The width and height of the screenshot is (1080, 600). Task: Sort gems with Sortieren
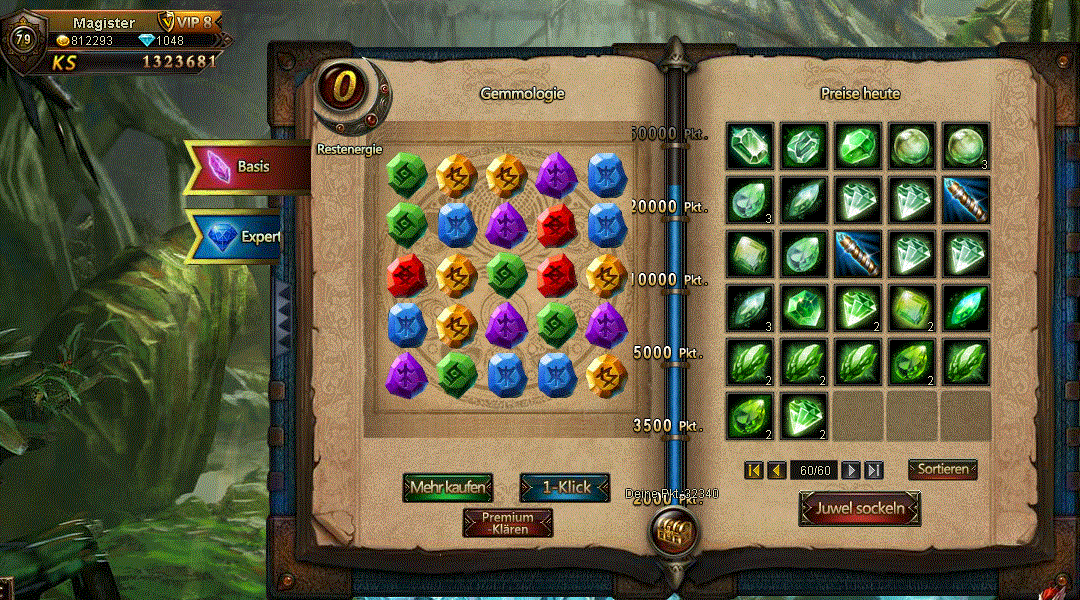[942, 469]
